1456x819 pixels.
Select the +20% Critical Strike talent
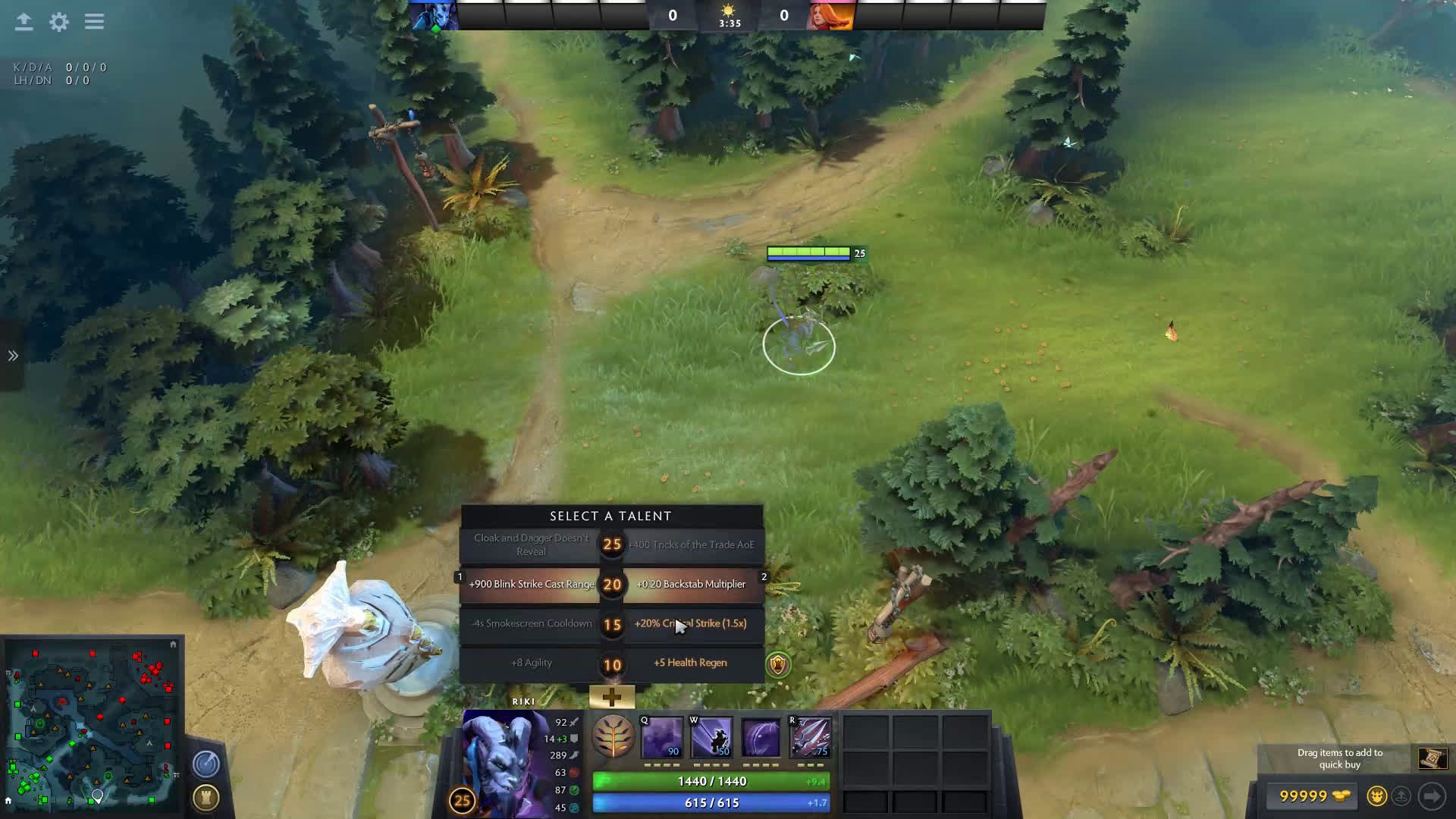coord(691,624)
